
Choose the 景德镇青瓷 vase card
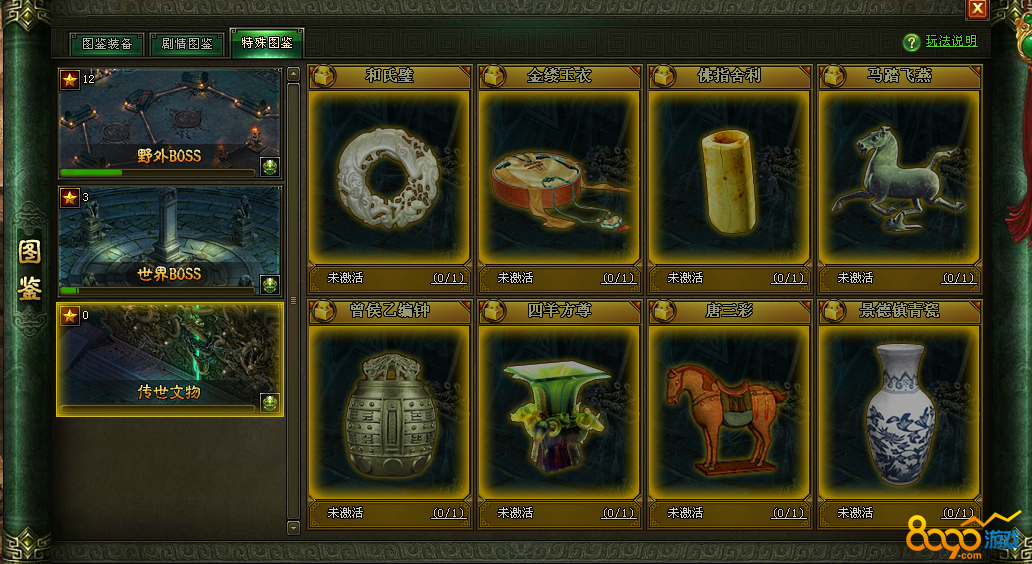[x=899, y=413]
